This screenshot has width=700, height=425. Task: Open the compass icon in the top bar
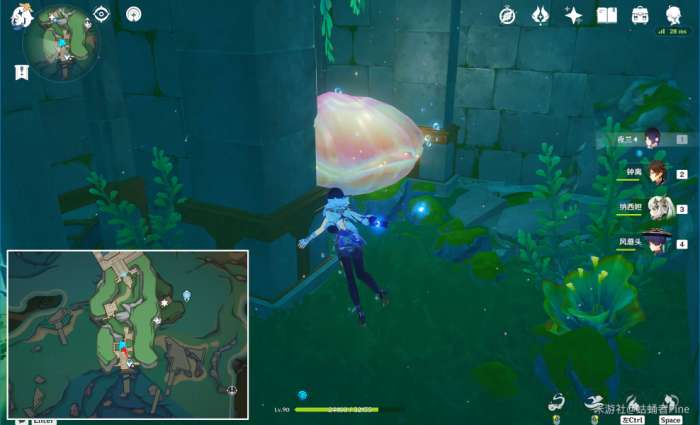[x=508, y=15]
